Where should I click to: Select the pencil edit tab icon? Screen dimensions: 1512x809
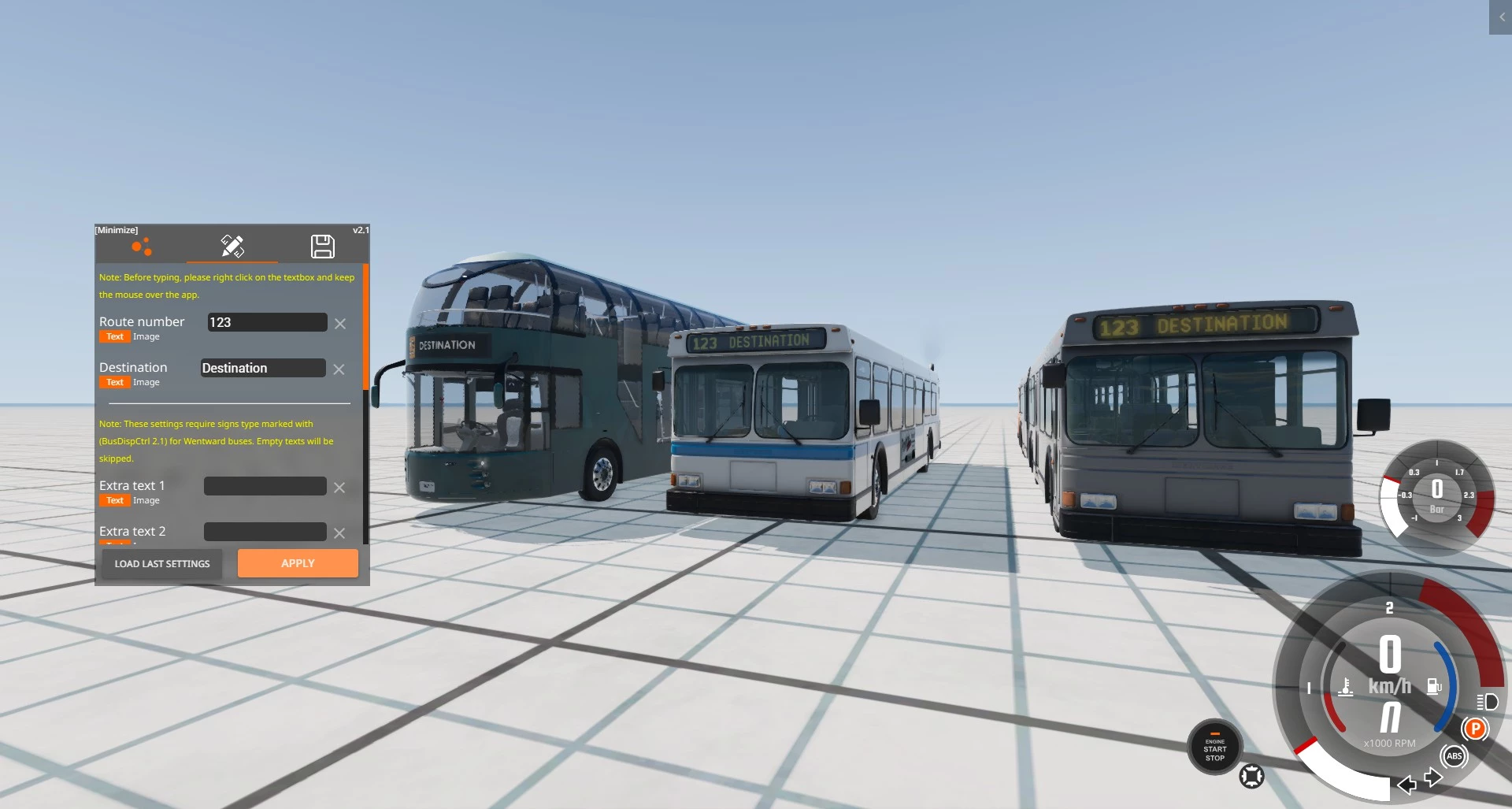click(x=232, y=246)
